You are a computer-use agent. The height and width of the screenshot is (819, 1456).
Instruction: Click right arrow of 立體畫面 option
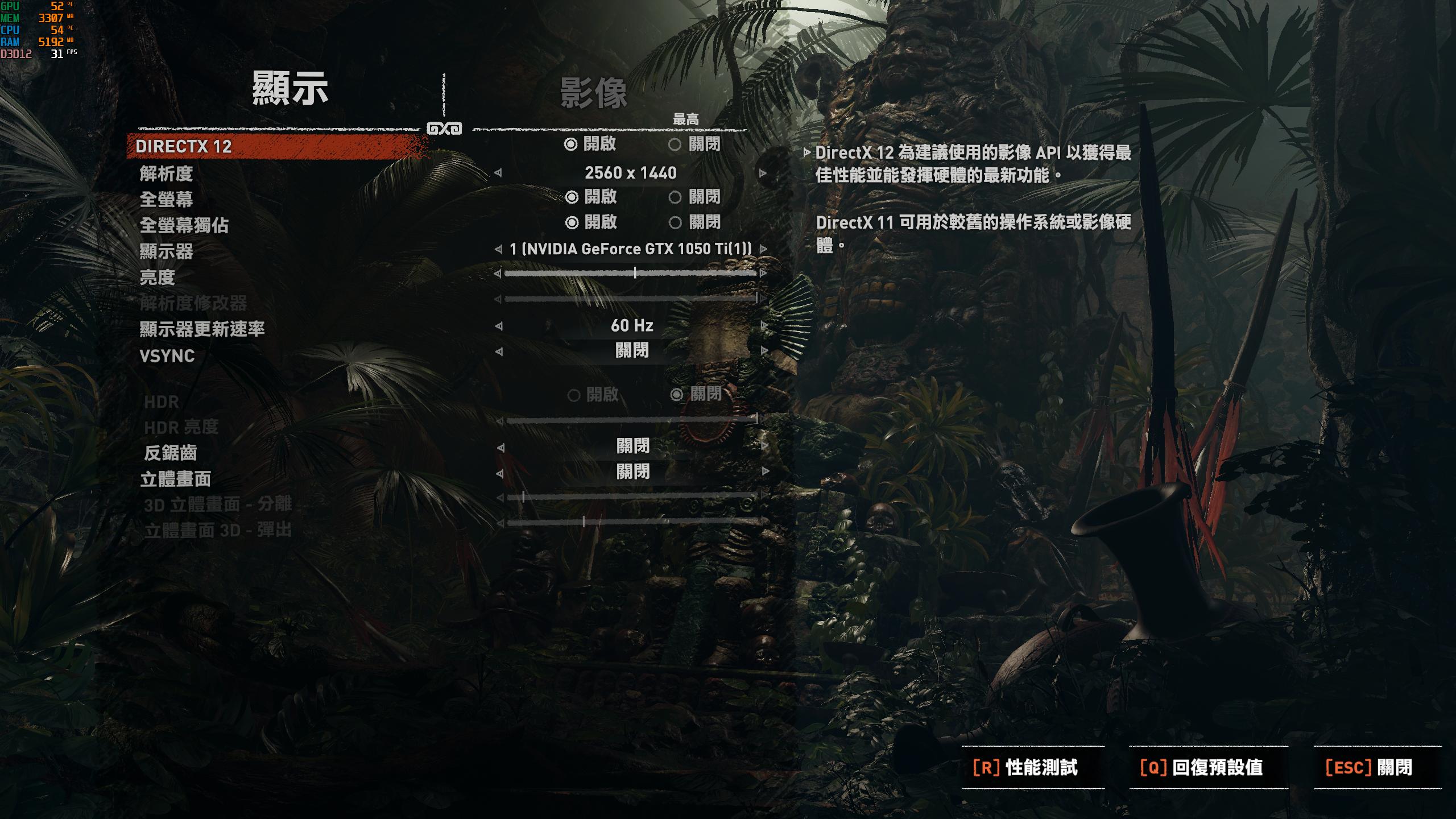763,472
